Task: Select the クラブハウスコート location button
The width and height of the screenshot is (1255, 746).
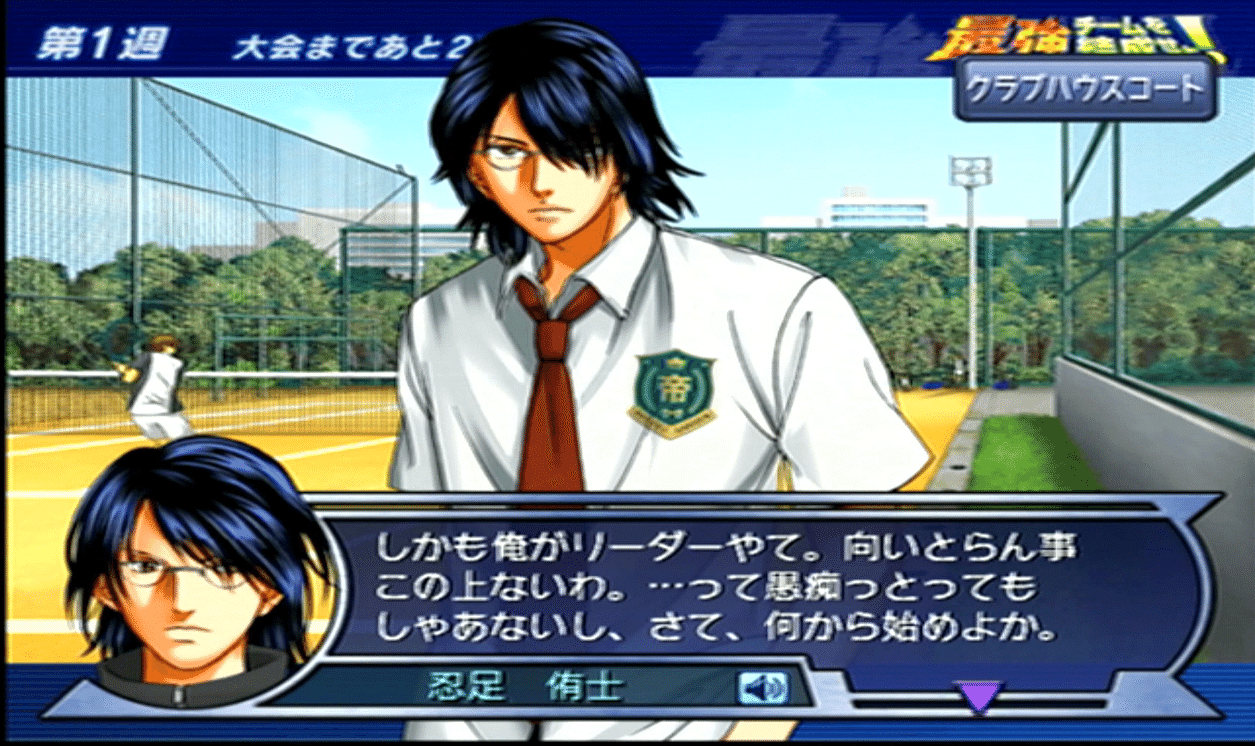Action: (x=1084, y=89)
